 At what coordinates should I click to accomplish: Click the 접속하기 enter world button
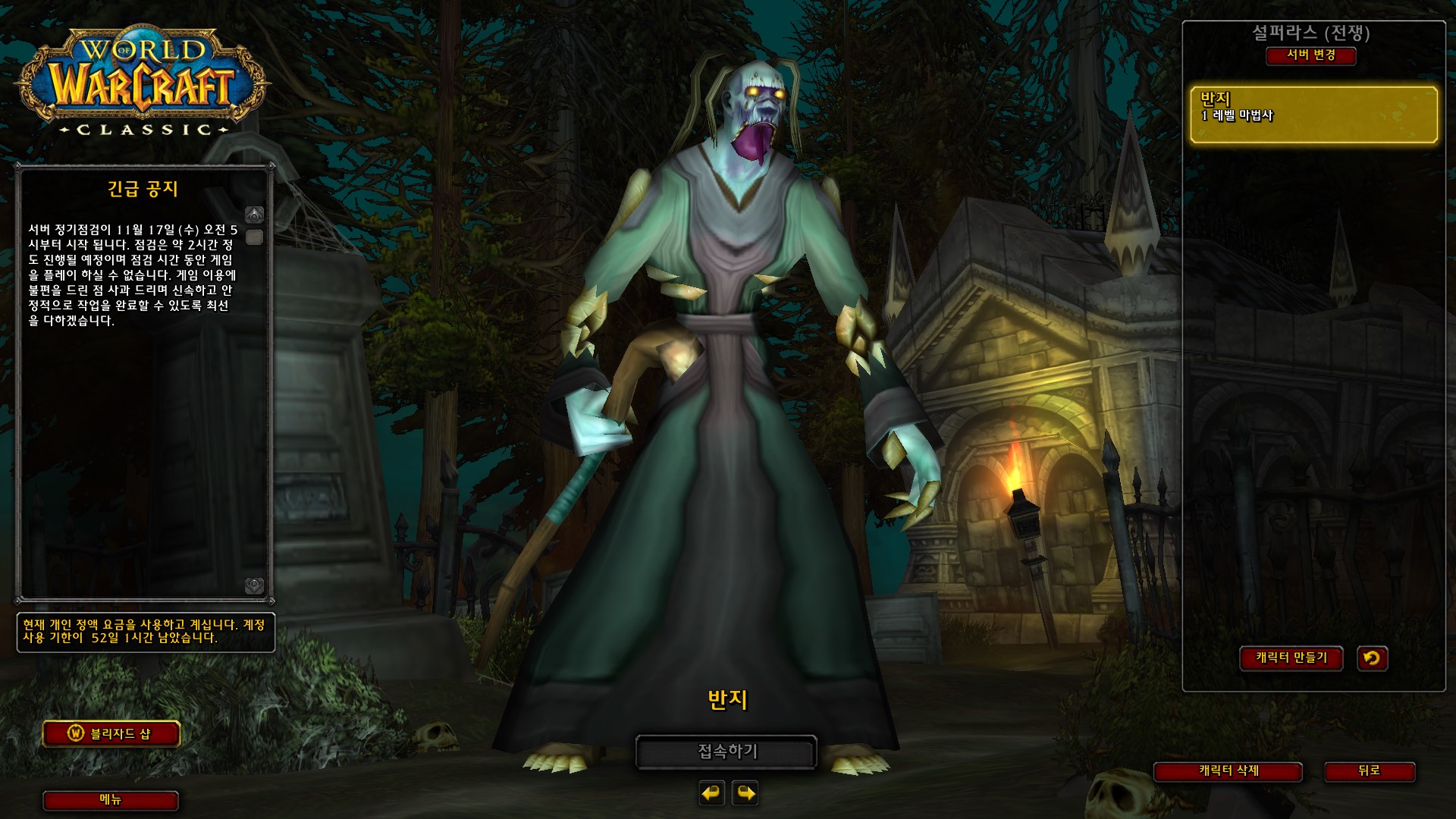726,752
